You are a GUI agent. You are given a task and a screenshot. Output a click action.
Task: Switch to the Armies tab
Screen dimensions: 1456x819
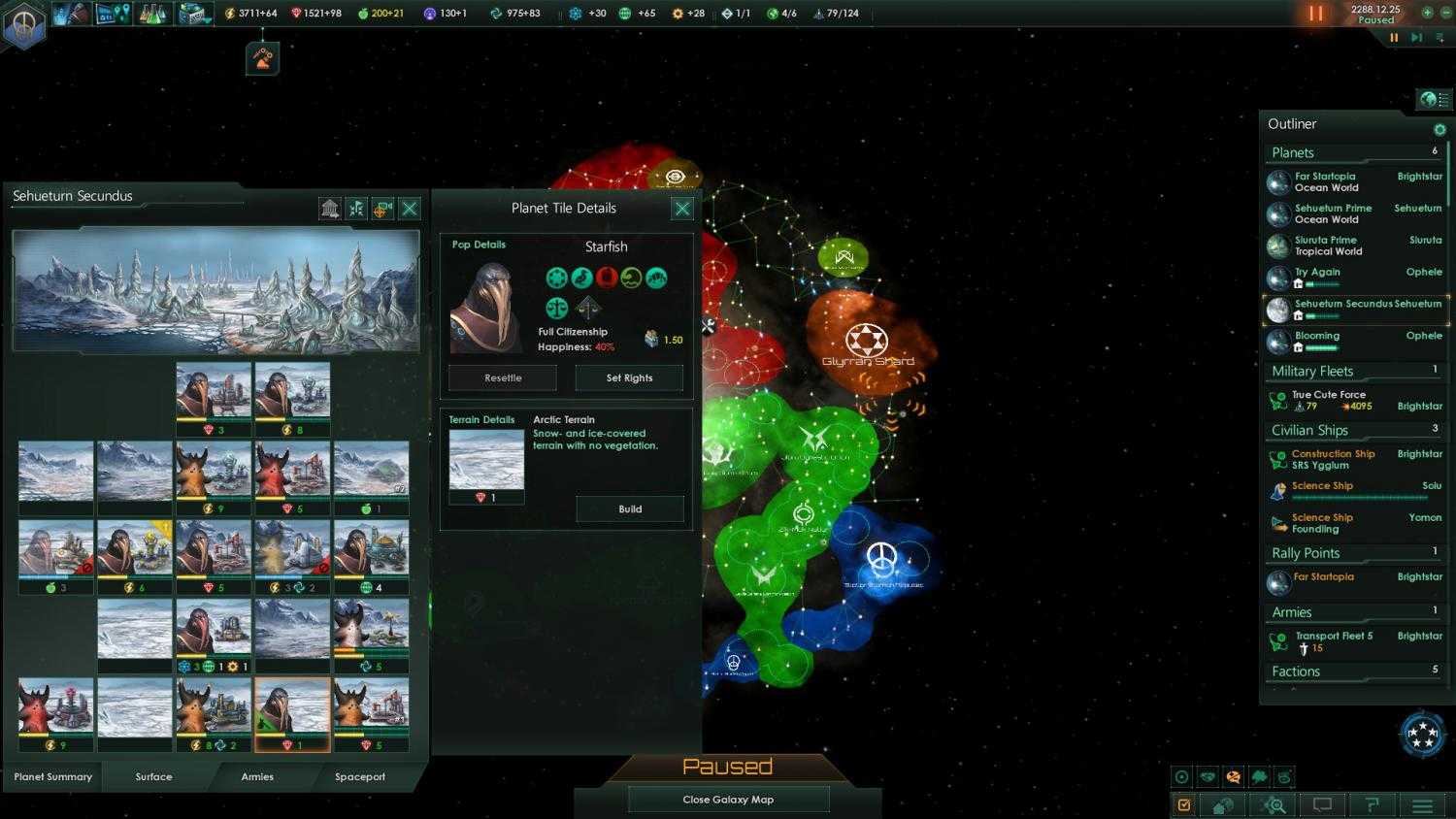(x=257, y=776)
